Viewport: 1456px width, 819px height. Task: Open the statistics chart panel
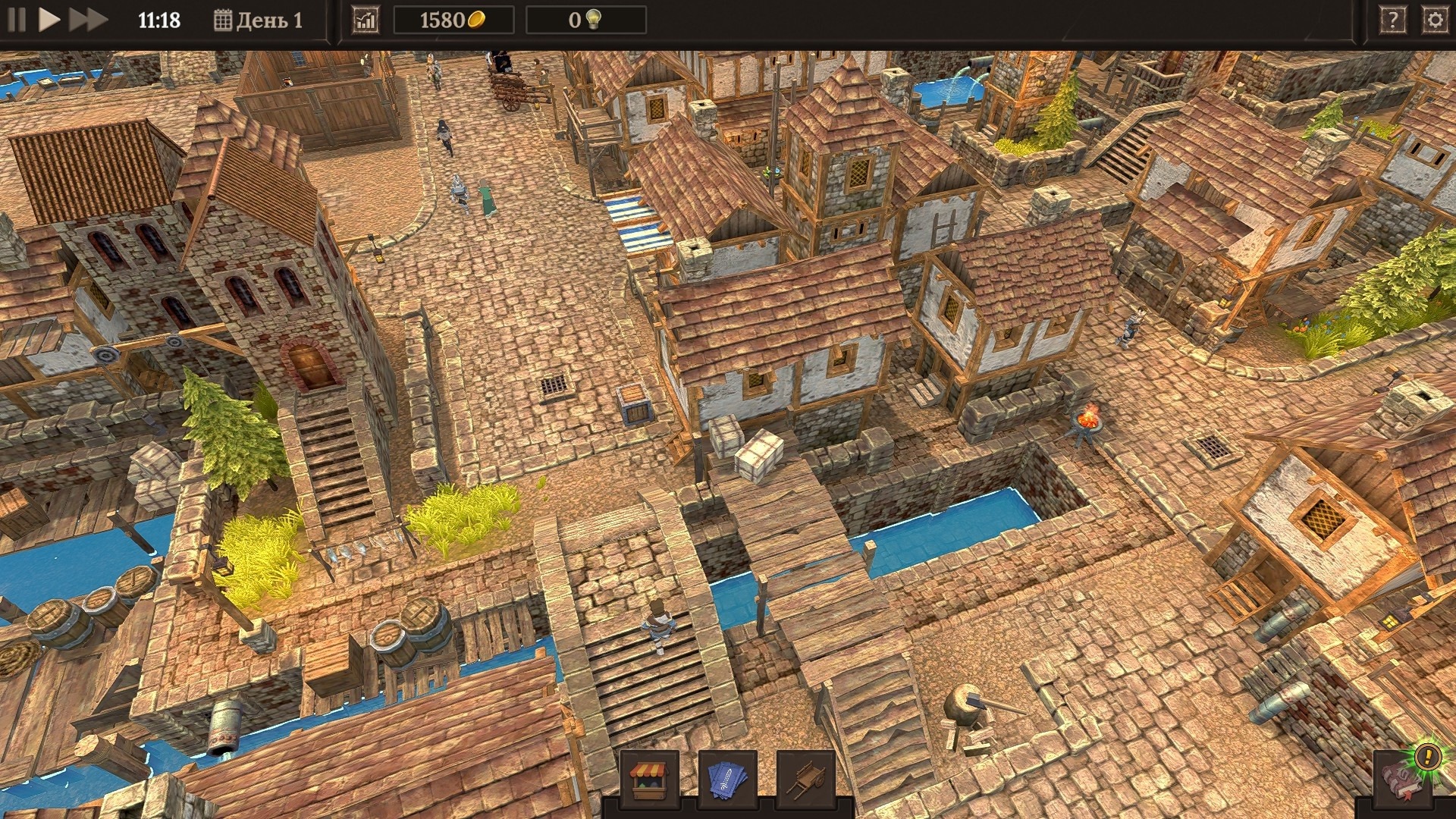click(x=366, y=20)
